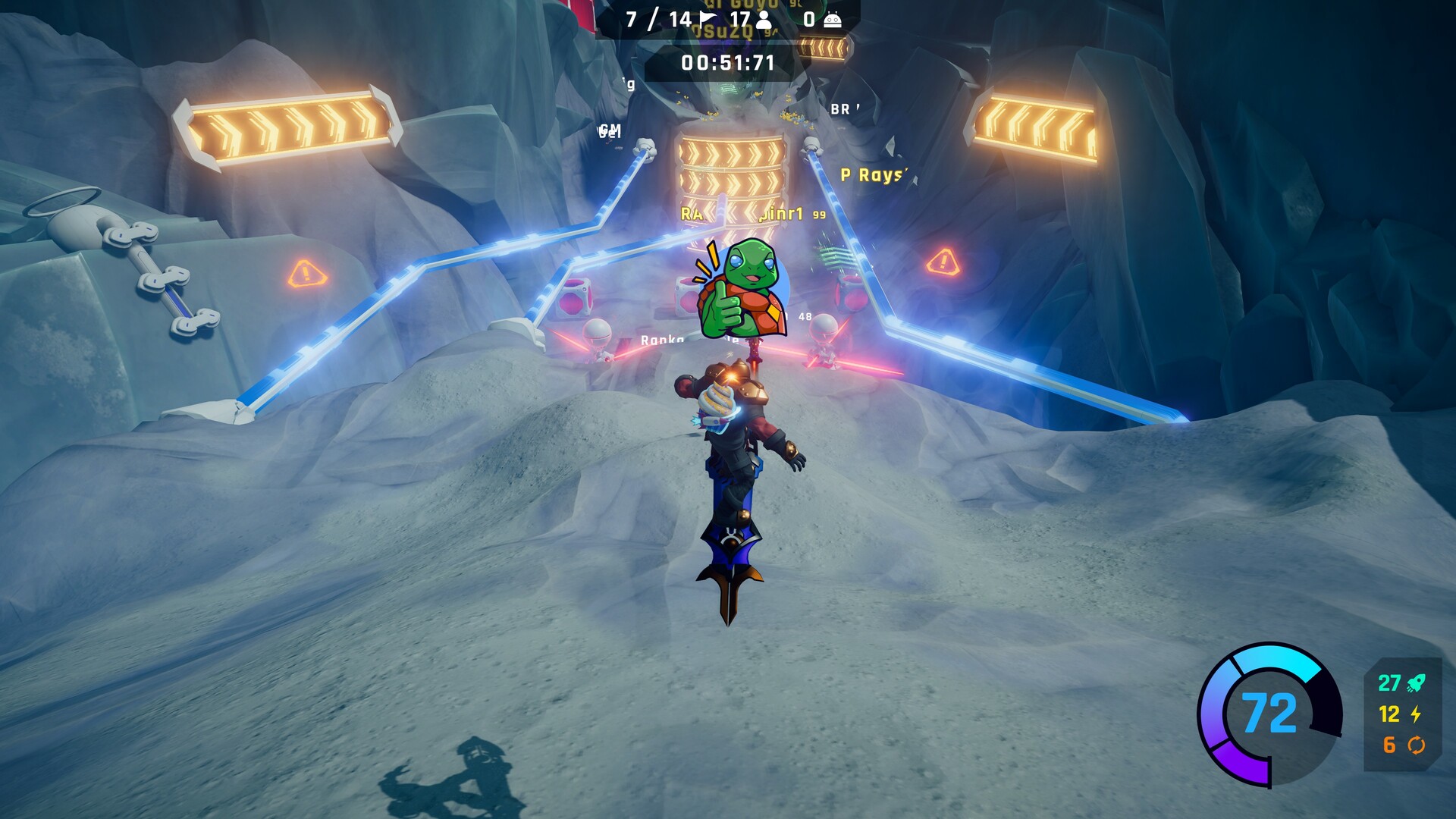Click the checkpoint flag icon
This screenshot has width=1456, height=819.
point(708,19)
